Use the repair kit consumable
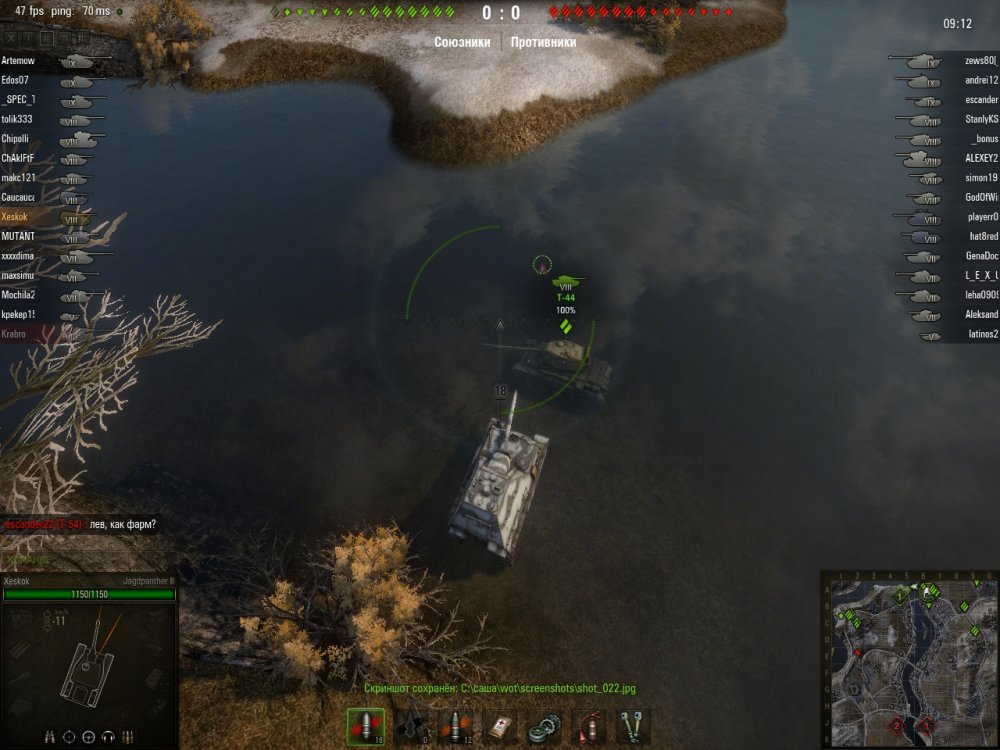 [544, 726]
